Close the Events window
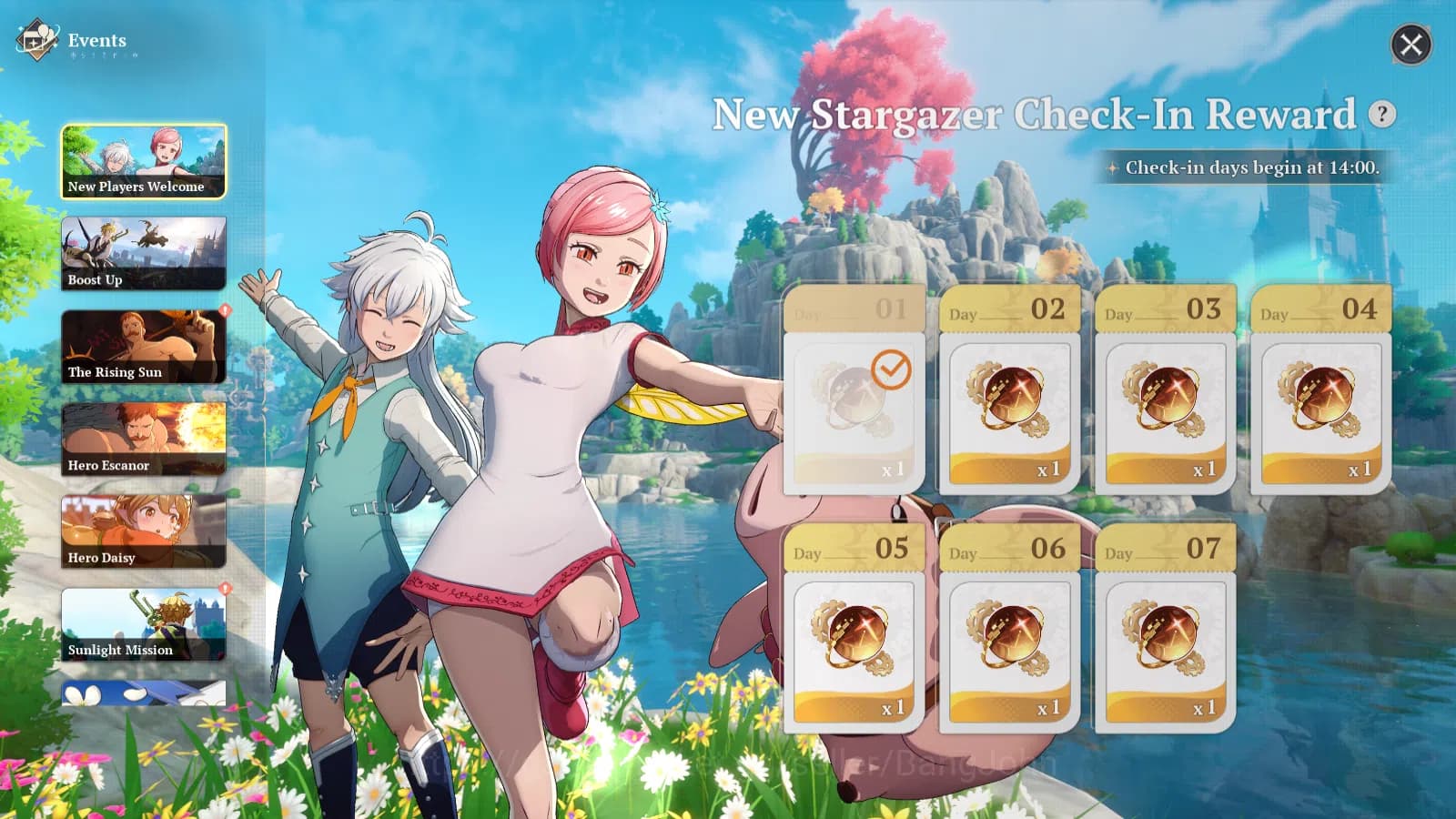 click(1410, 45)
